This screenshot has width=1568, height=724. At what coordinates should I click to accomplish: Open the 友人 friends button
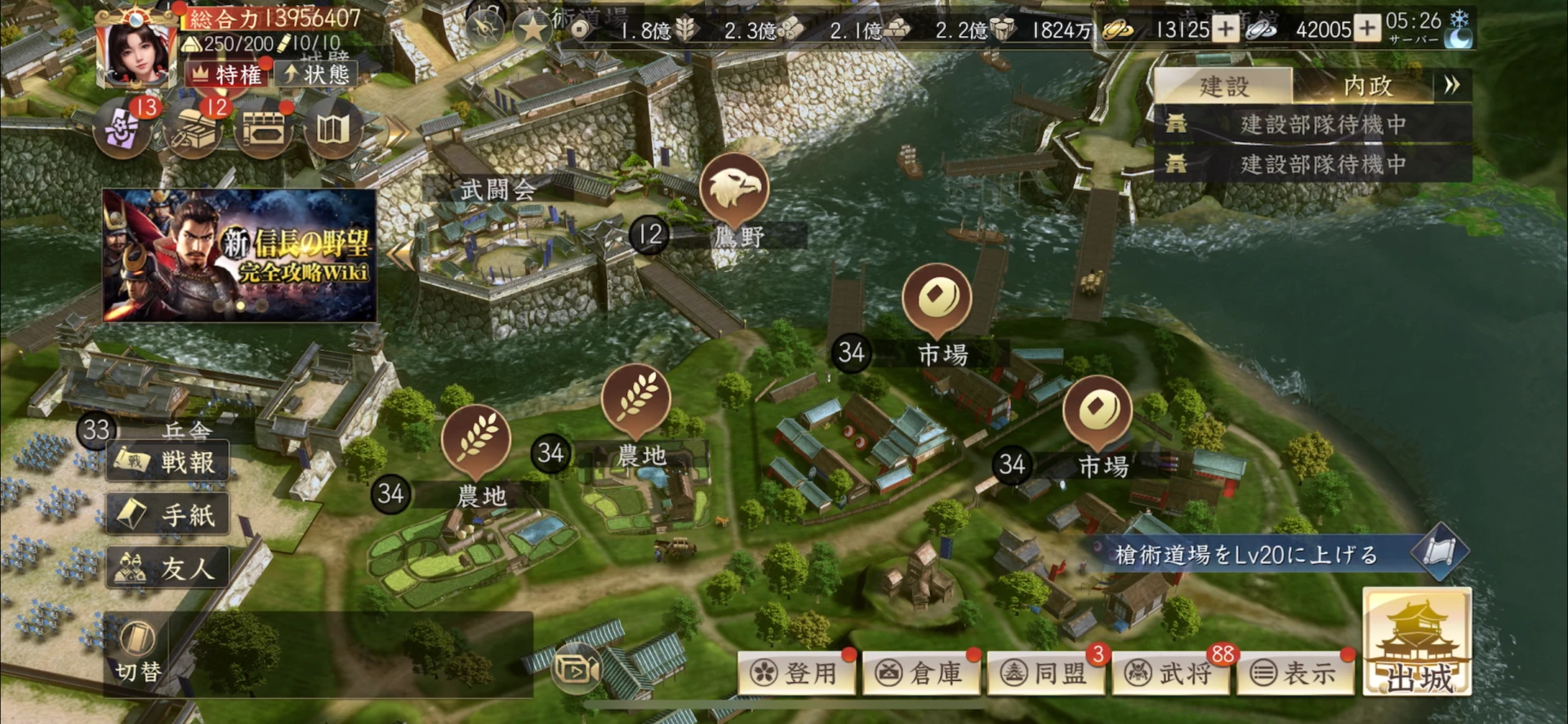(168, 567)
